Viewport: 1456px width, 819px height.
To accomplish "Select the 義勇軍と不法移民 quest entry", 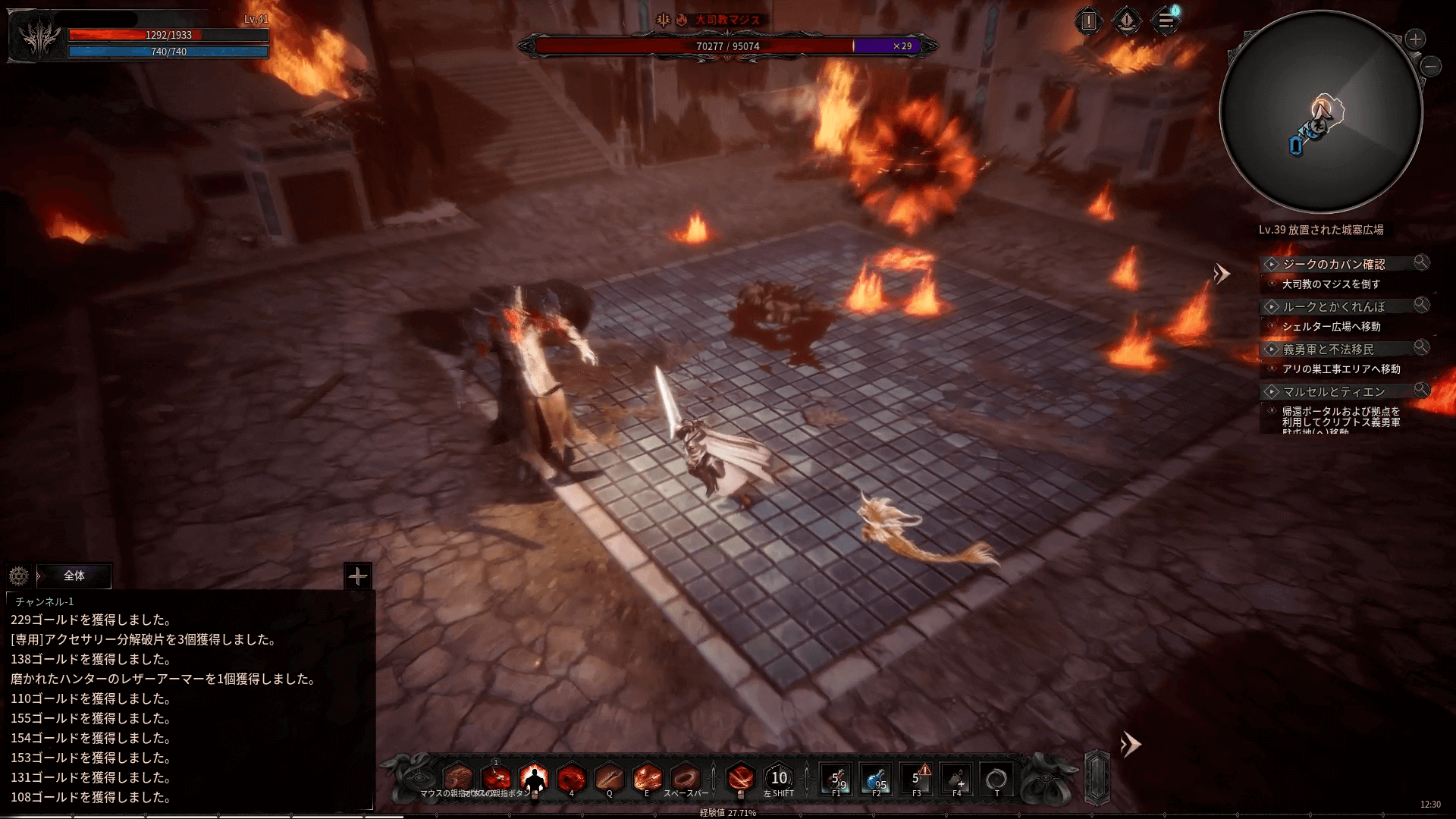I will tap(1328, 349).
